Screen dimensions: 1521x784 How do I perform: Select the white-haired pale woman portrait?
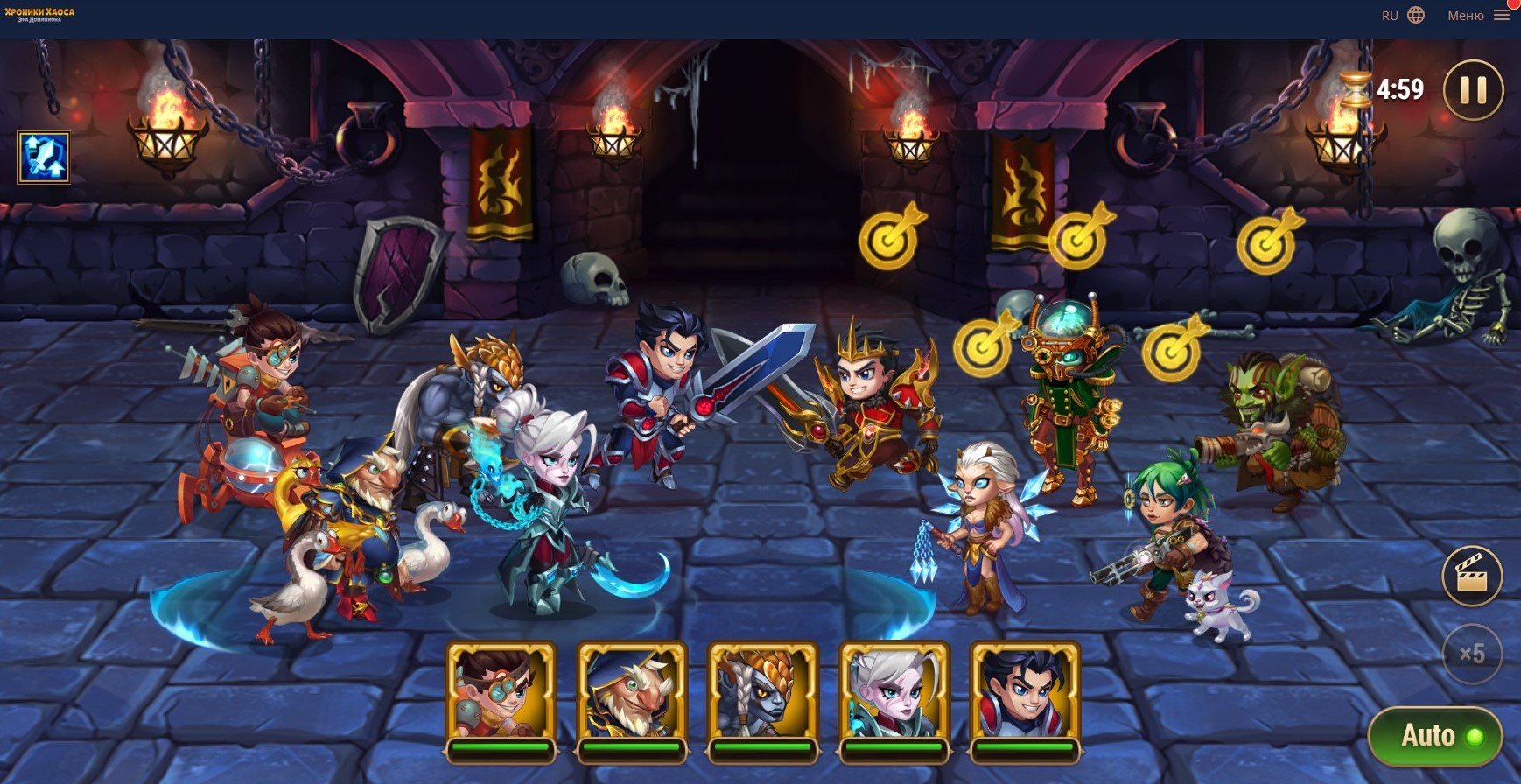pyautogui.click(x=894, y=693)
